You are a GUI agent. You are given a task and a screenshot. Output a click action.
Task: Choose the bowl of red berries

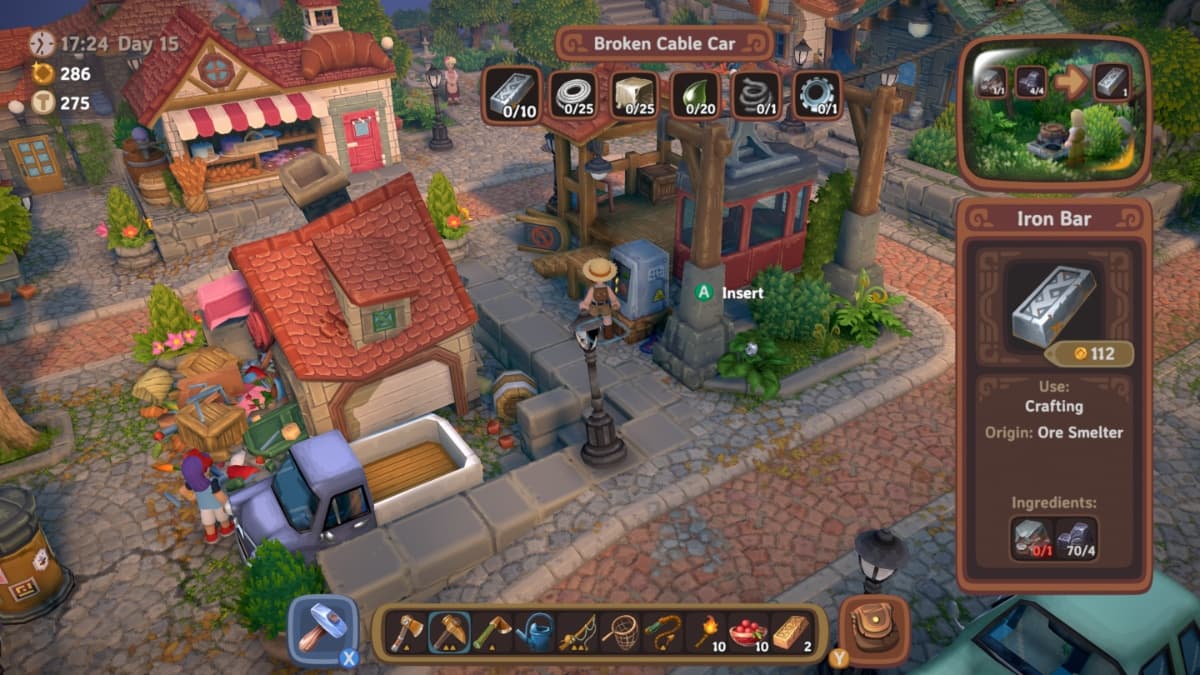[x=749, y=633]
